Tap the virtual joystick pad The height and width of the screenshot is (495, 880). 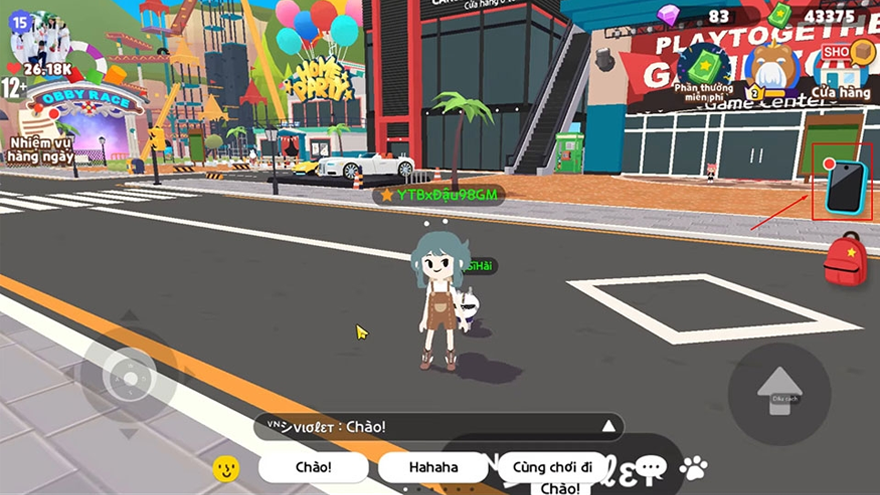click(129, 378)
